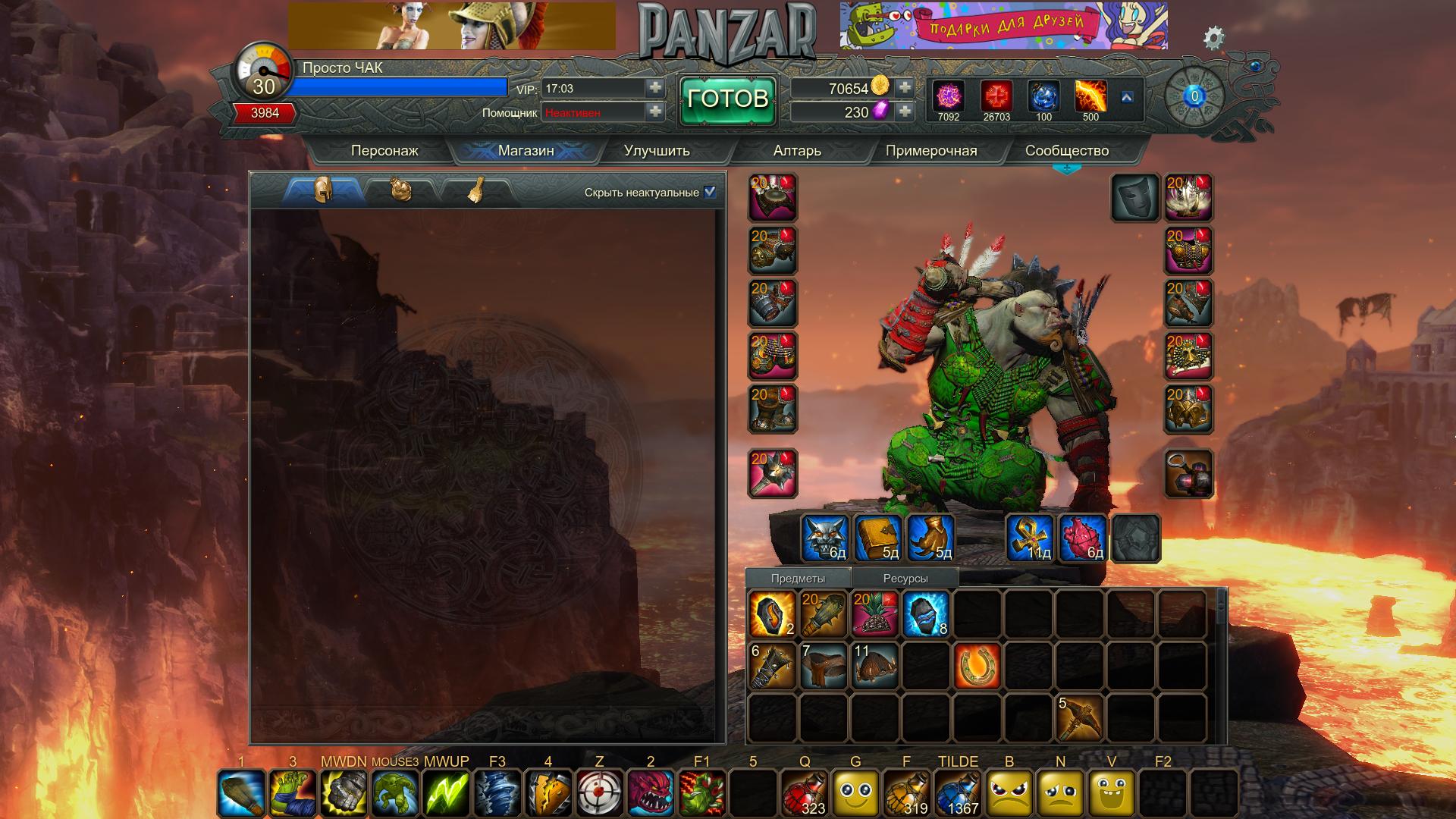Open the Примерочная fitting room tab

(931, 150)
